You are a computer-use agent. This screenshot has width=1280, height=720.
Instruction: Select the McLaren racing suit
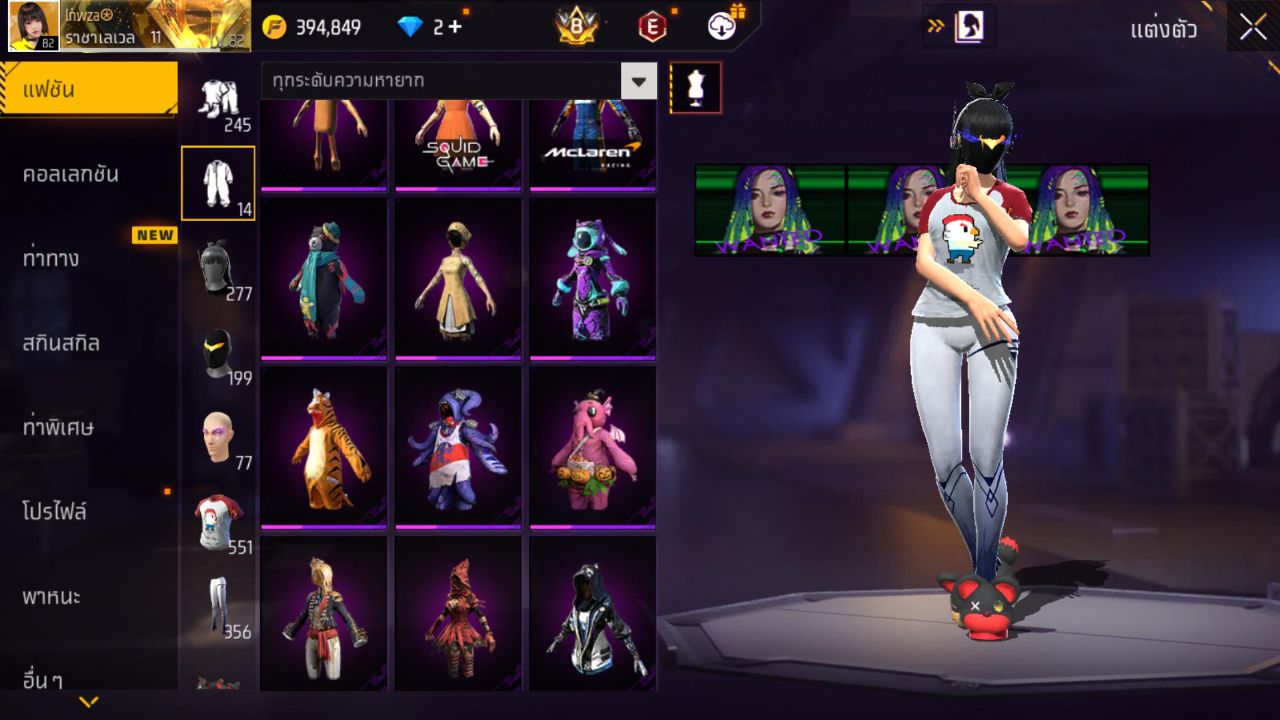592,142
